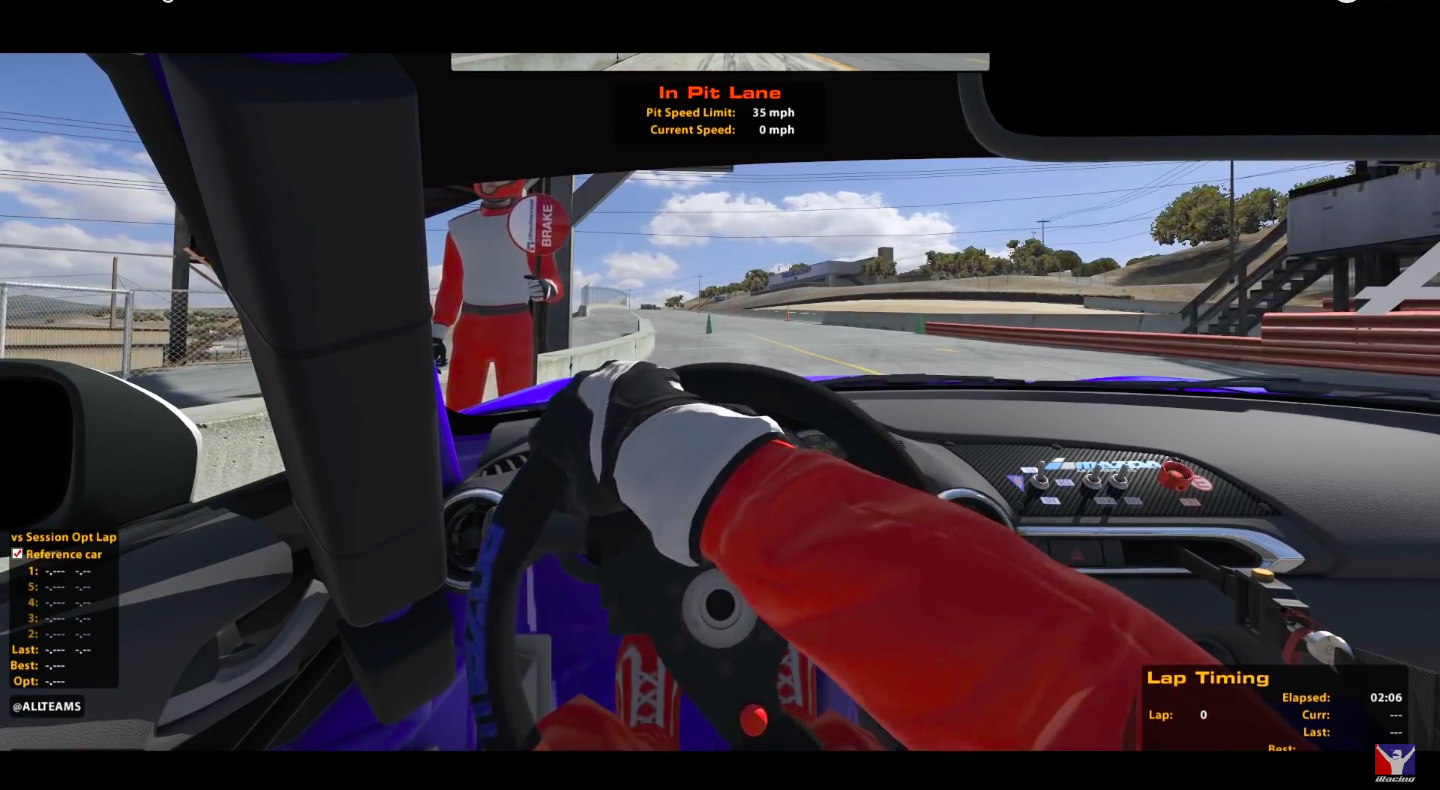The width and height of the screenshot is (1440, 790).
Task: Open the @ALLTEAMS chat box
Action: click(46, 707)
